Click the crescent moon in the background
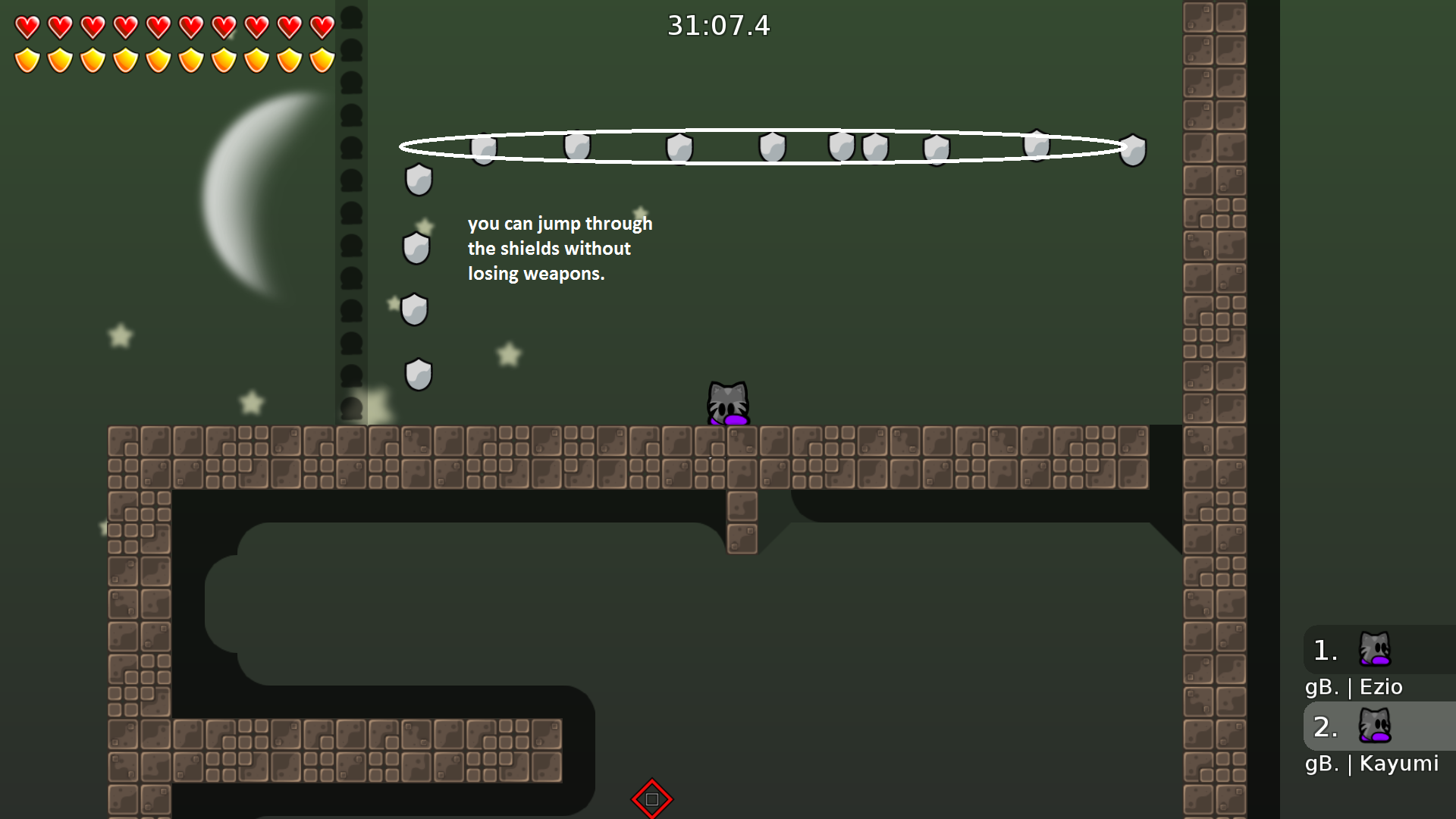 click(x=243, y=197)
